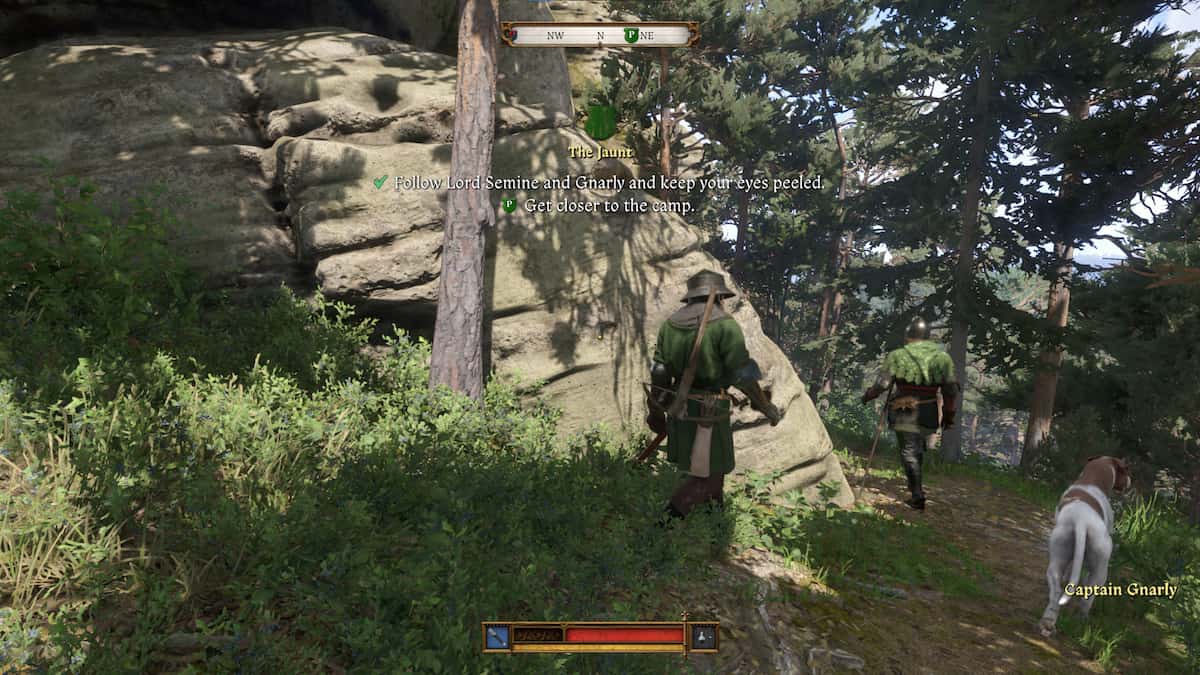Click the completed Follow Lord Semine objective
The width and height of the screenshot is (1200, 675).
[609, 183]
